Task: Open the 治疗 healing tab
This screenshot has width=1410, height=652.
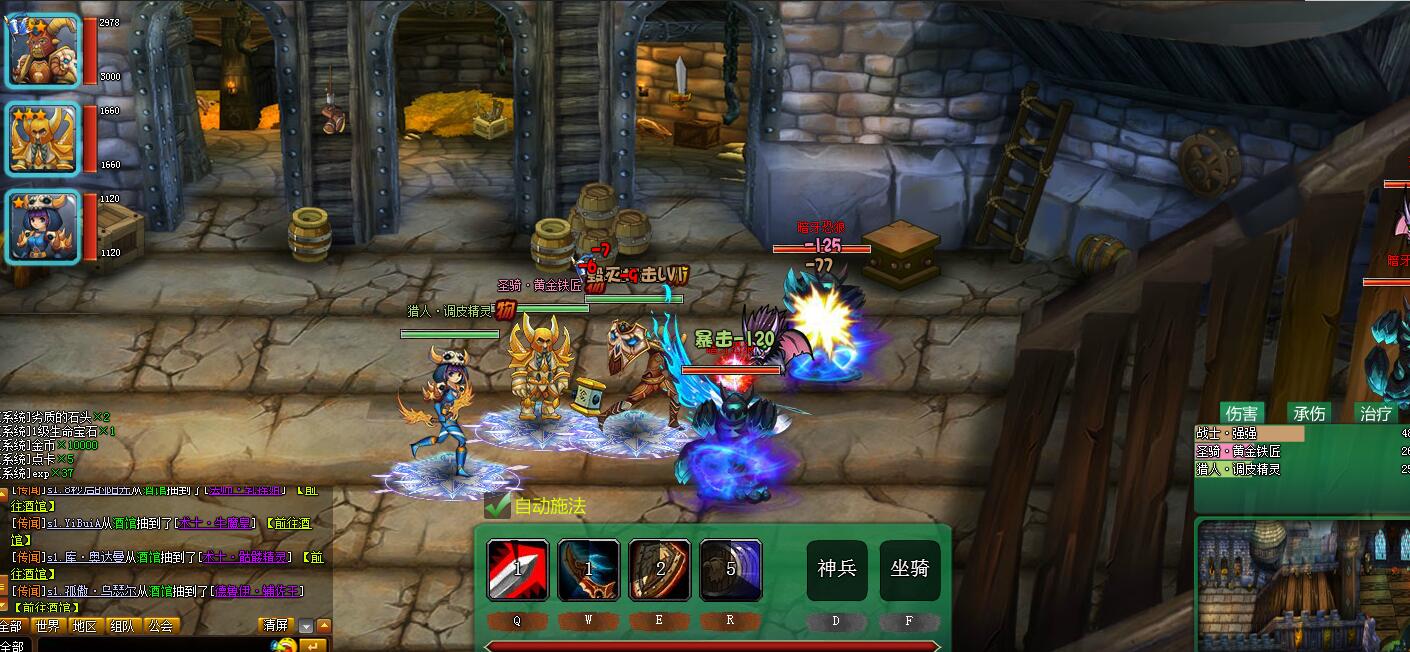Action: point(1376,413)
